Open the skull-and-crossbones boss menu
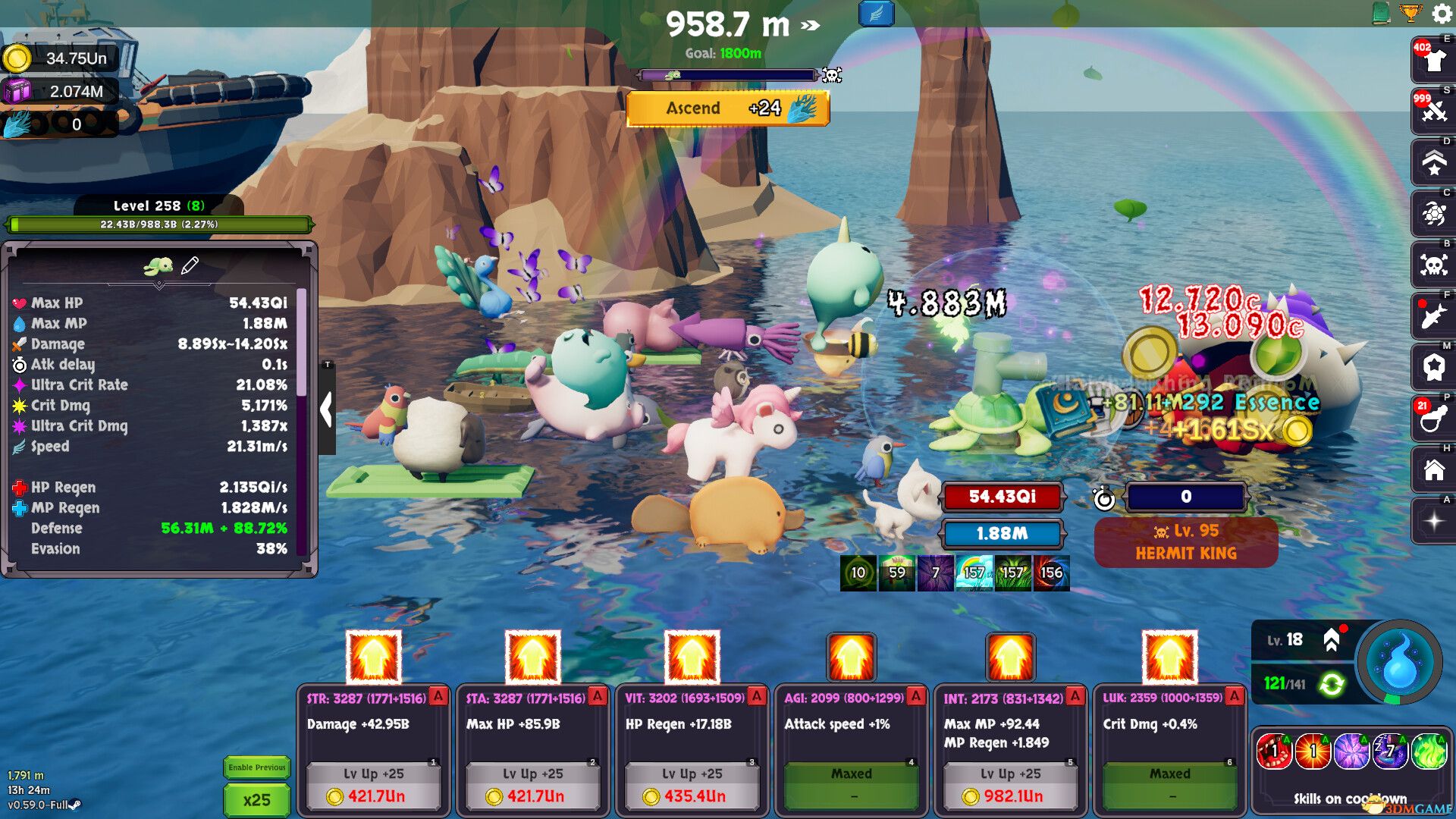Screen dimensions: 1456x819 (x=1433, y=264)
